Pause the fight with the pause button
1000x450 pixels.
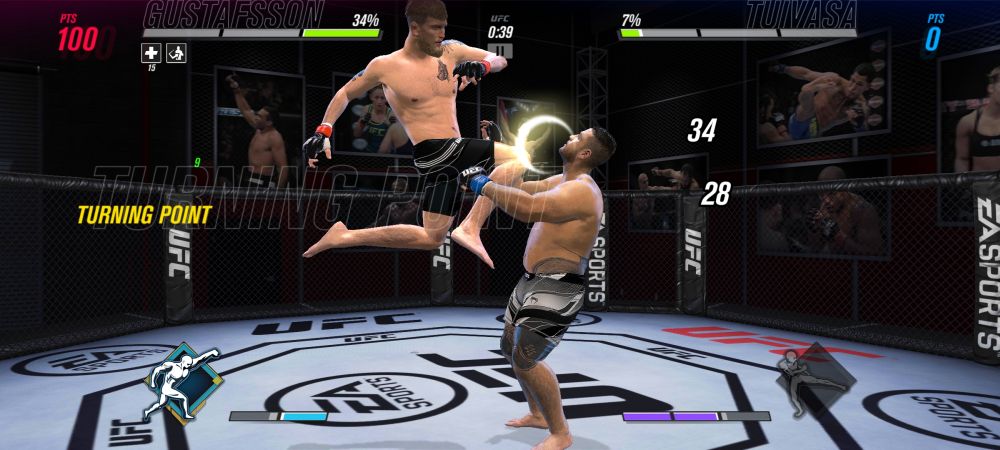[501, 50]
